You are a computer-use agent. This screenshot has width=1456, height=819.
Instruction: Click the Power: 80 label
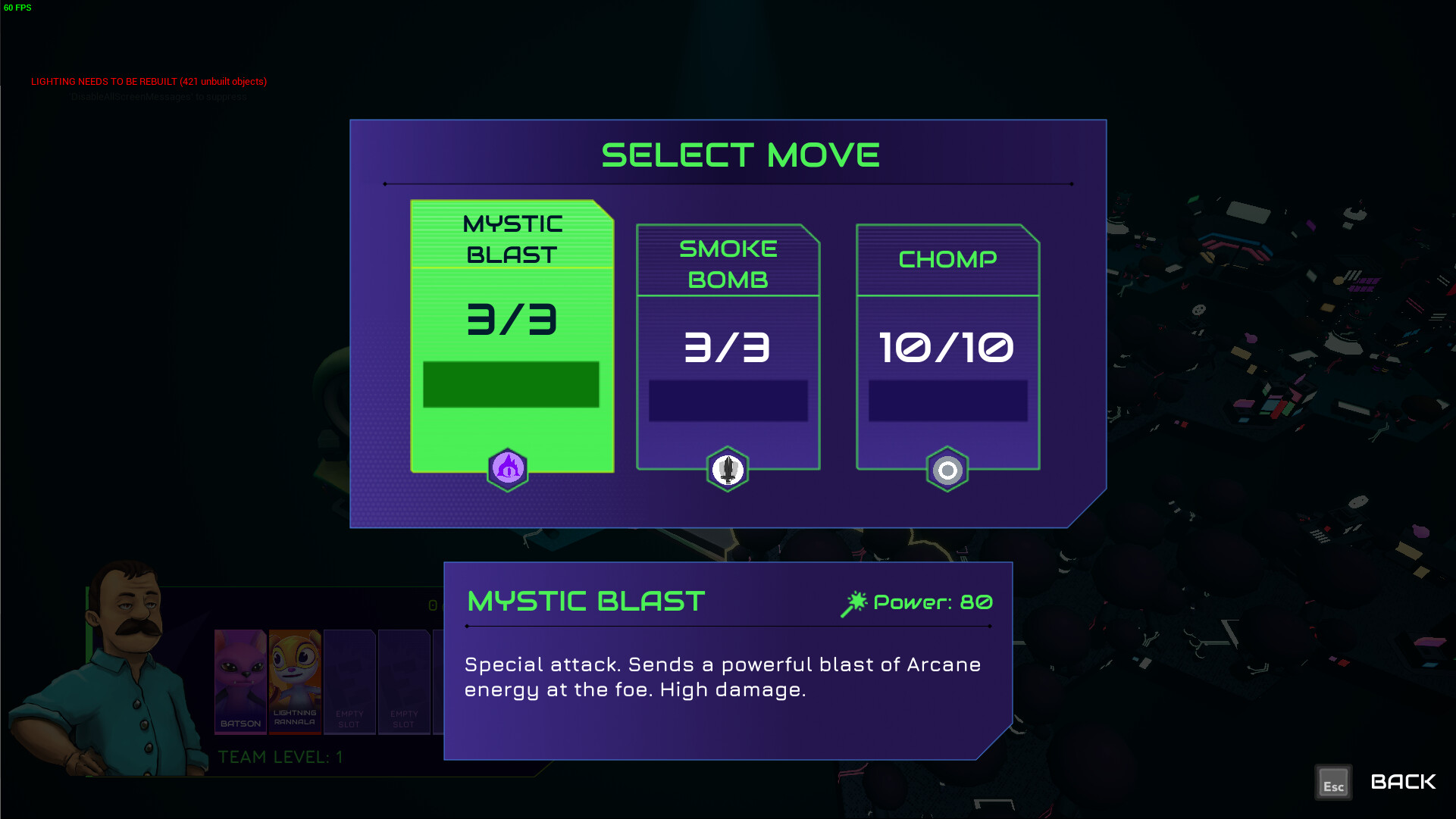point(932,602)
